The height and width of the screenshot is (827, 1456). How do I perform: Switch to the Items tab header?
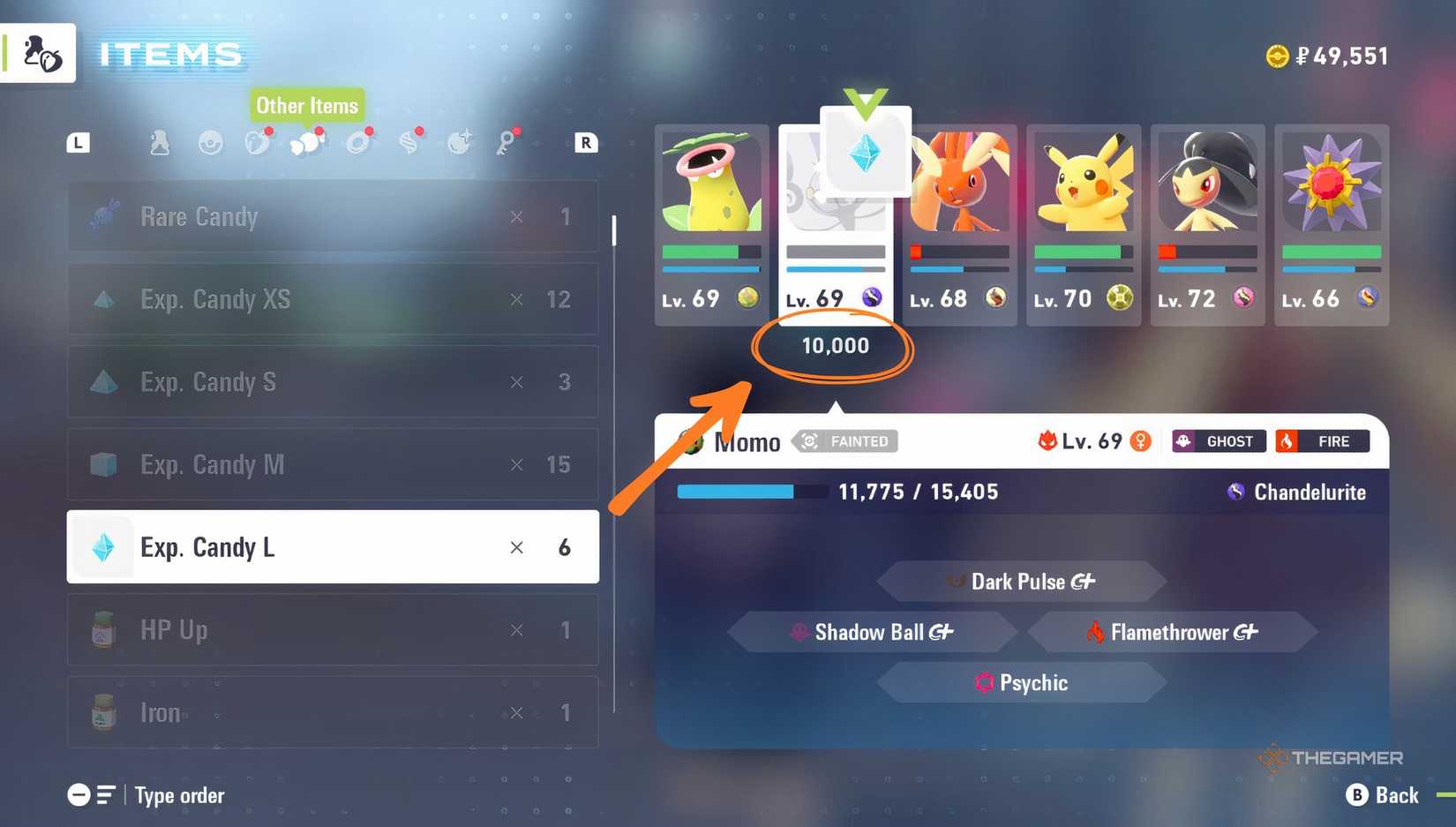coord(169,54)
